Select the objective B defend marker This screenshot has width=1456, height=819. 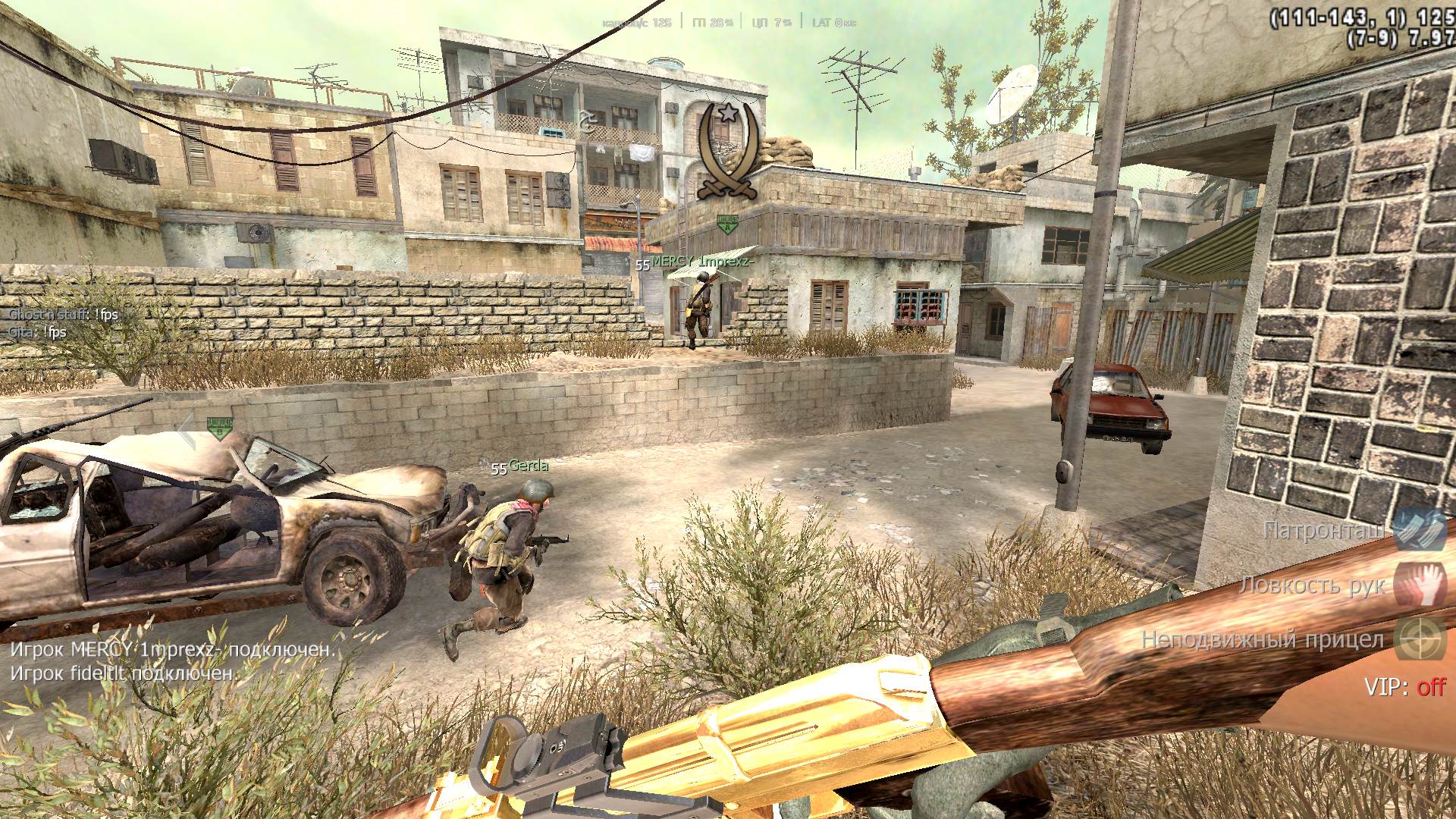[220, 428]
